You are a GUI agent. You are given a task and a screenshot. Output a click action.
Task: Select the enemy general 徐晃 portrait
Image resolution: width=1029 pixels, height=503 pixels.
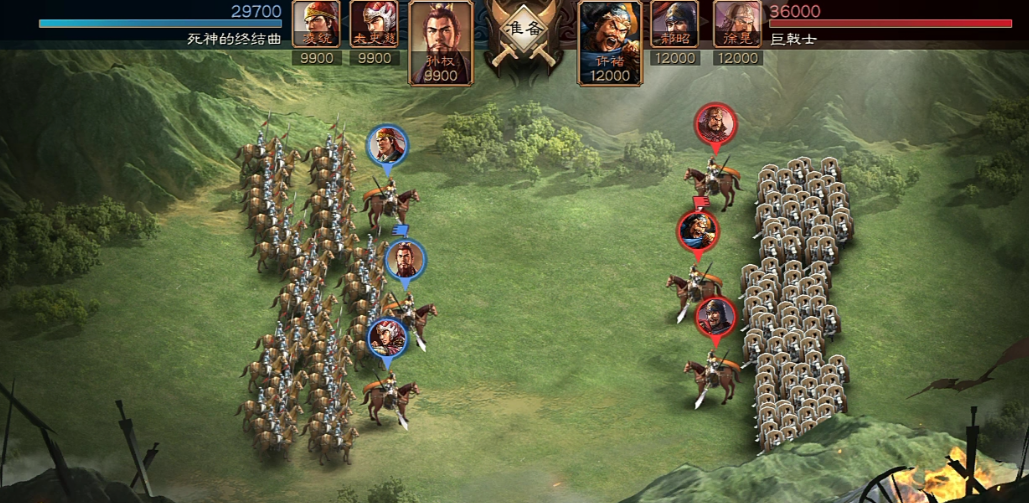(737, 24)
